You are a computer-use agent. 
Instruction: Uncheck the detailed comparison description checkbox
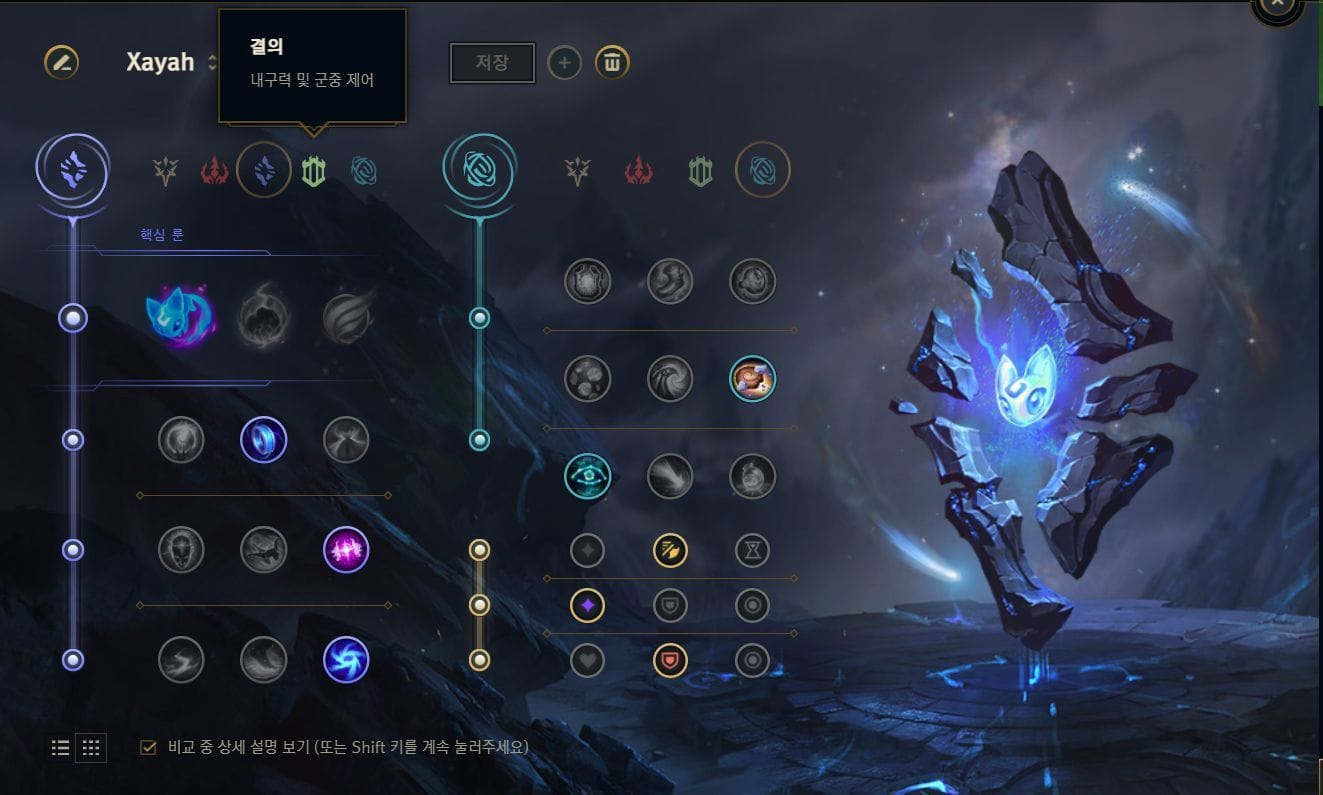pos(150,747)
